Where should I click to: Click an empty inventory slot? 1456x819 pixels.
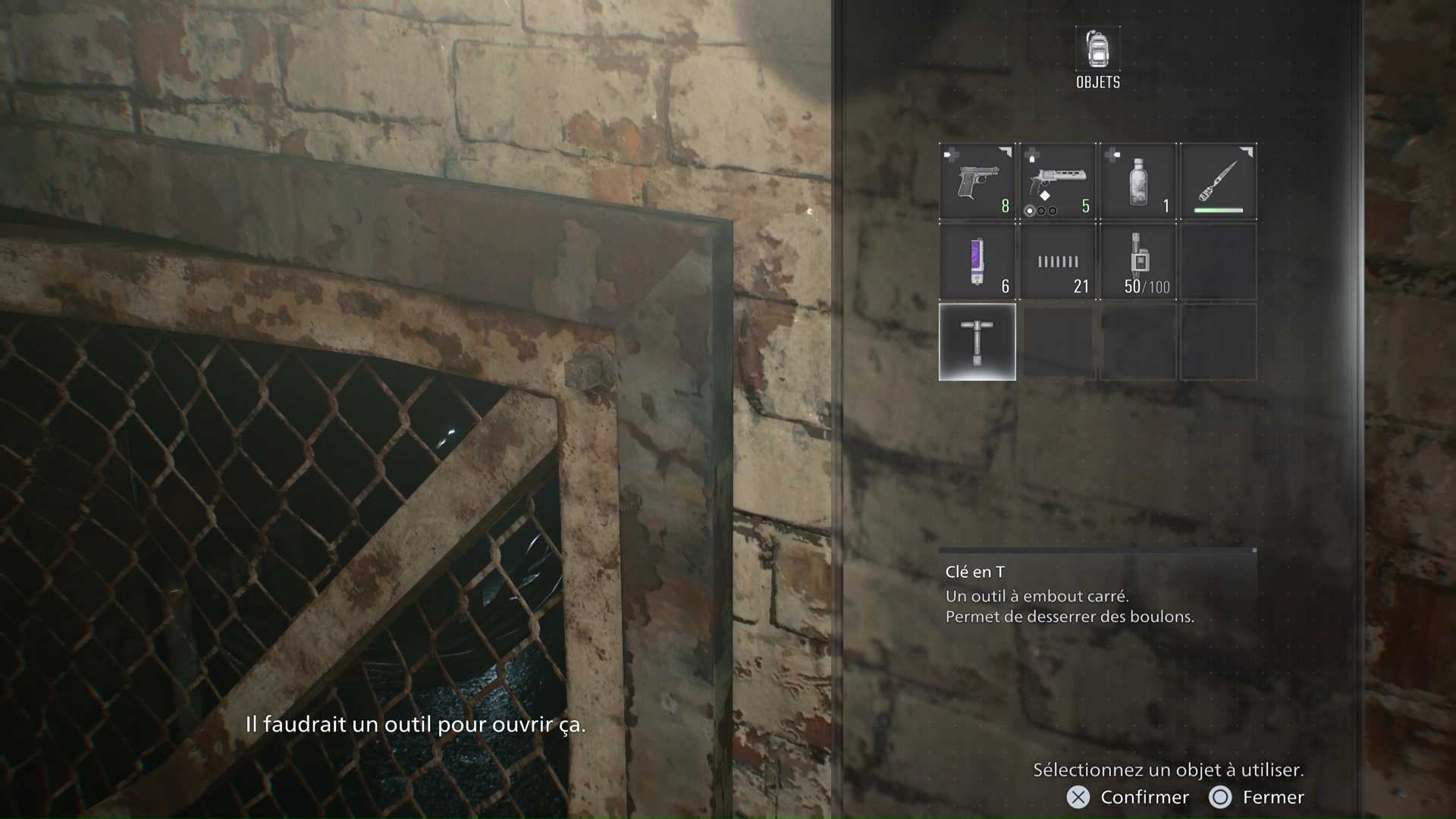click(x=1219, y=262)
